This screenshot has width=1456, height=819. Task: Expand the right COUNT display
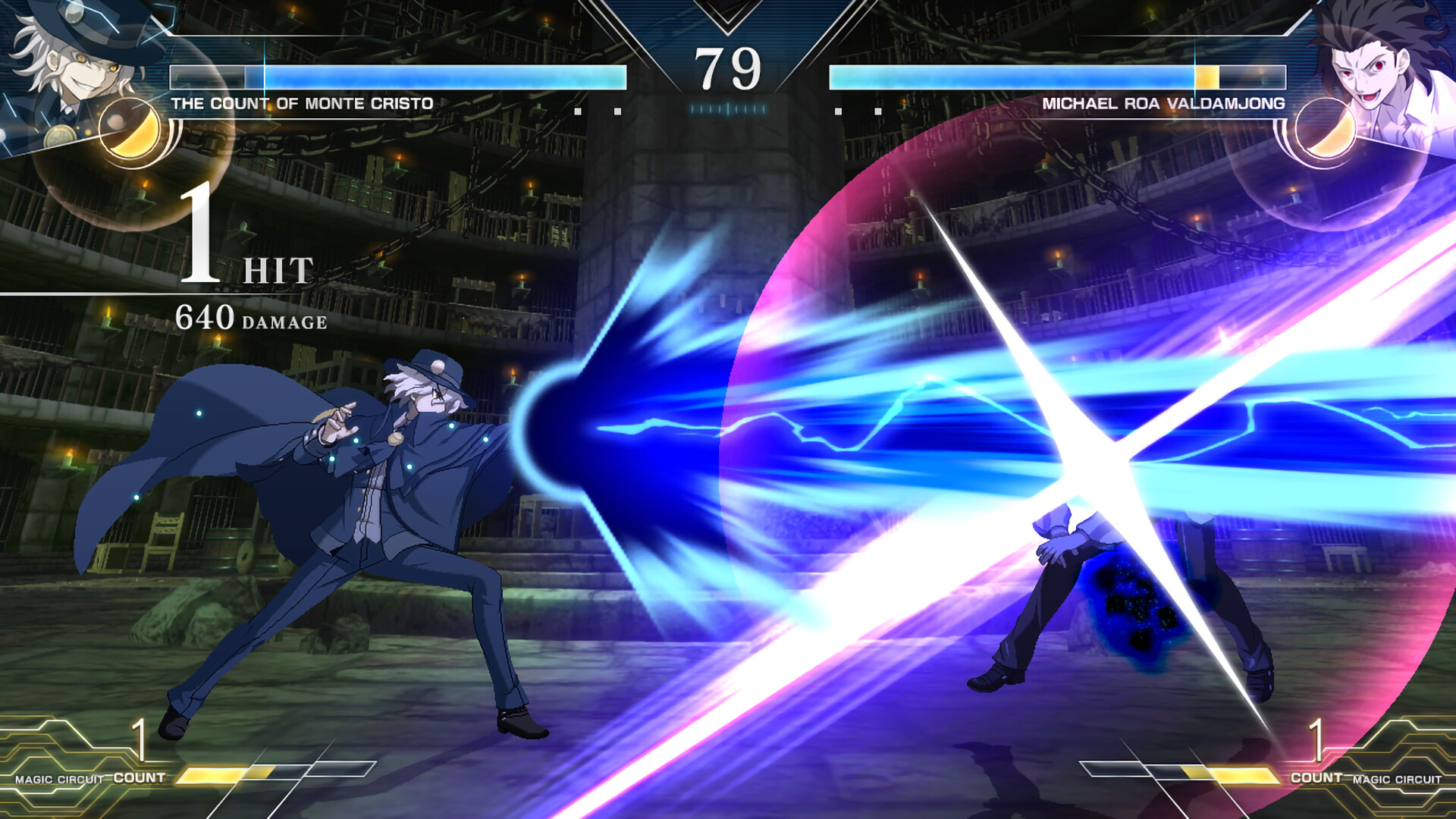point(1316,758)
